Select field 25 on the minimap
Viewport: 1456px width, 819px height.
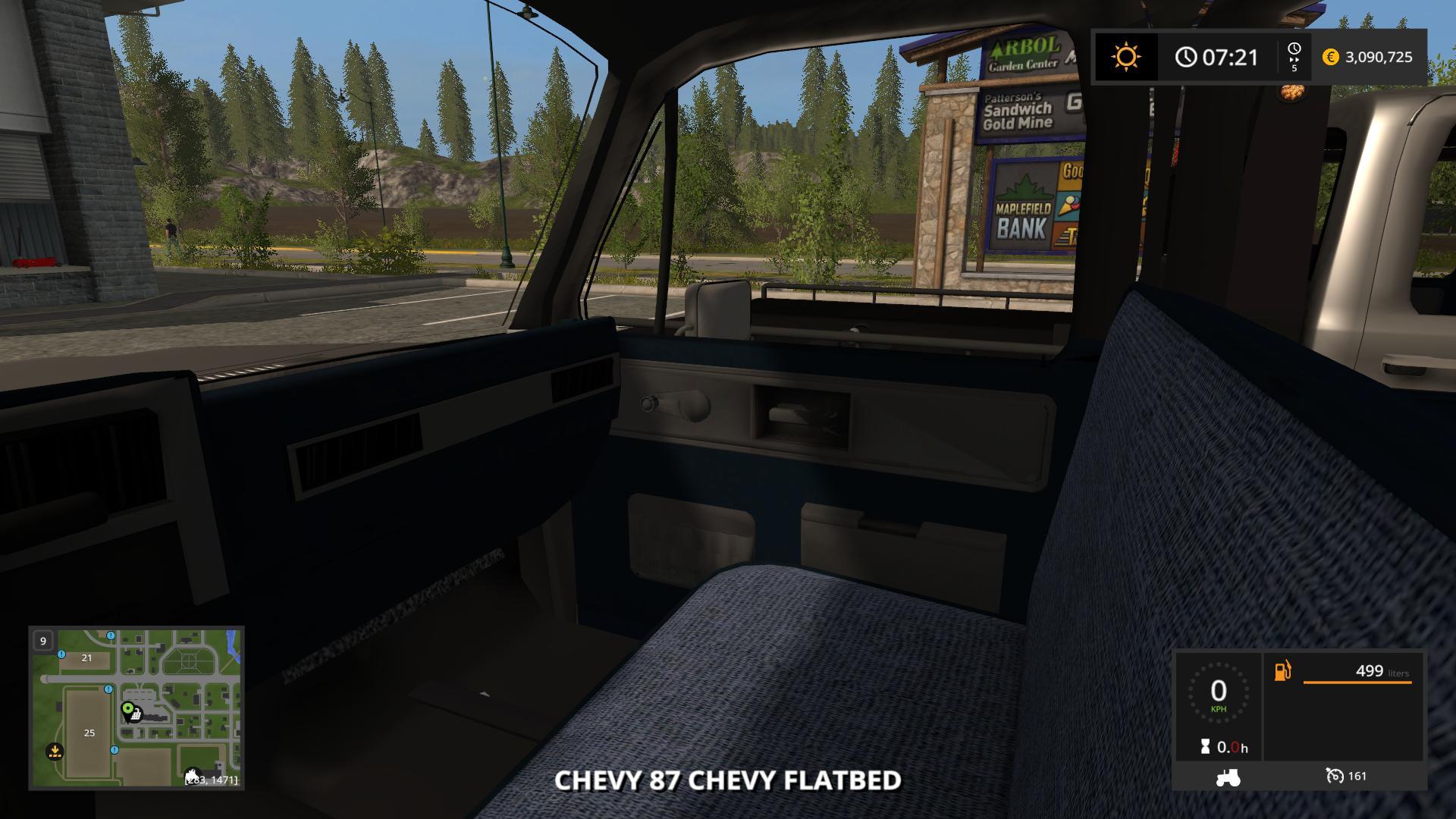[x=89, y=733]
